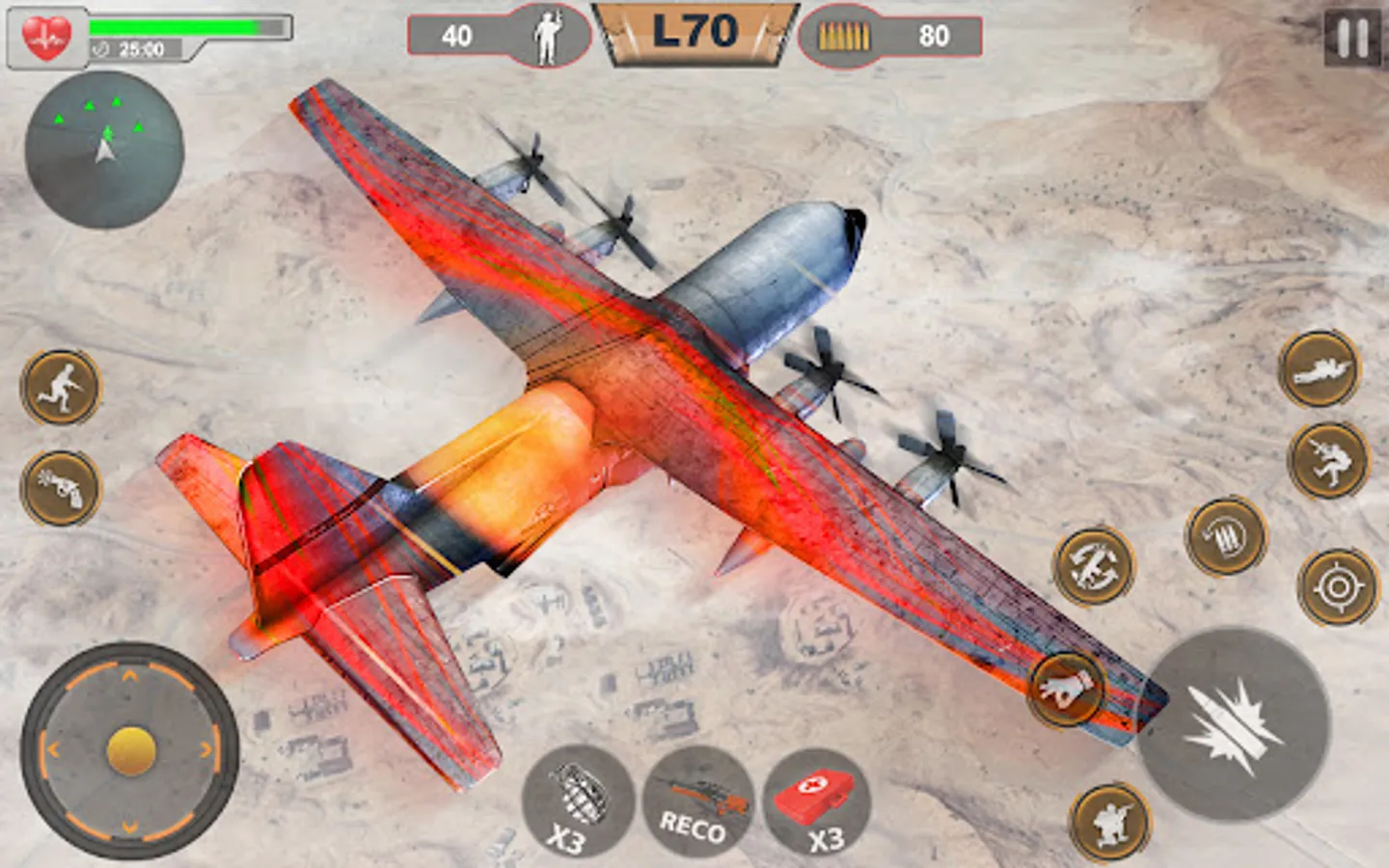Throw a grenade using the X3 slot
The image size is (1389, 868).
coord(577,801)
